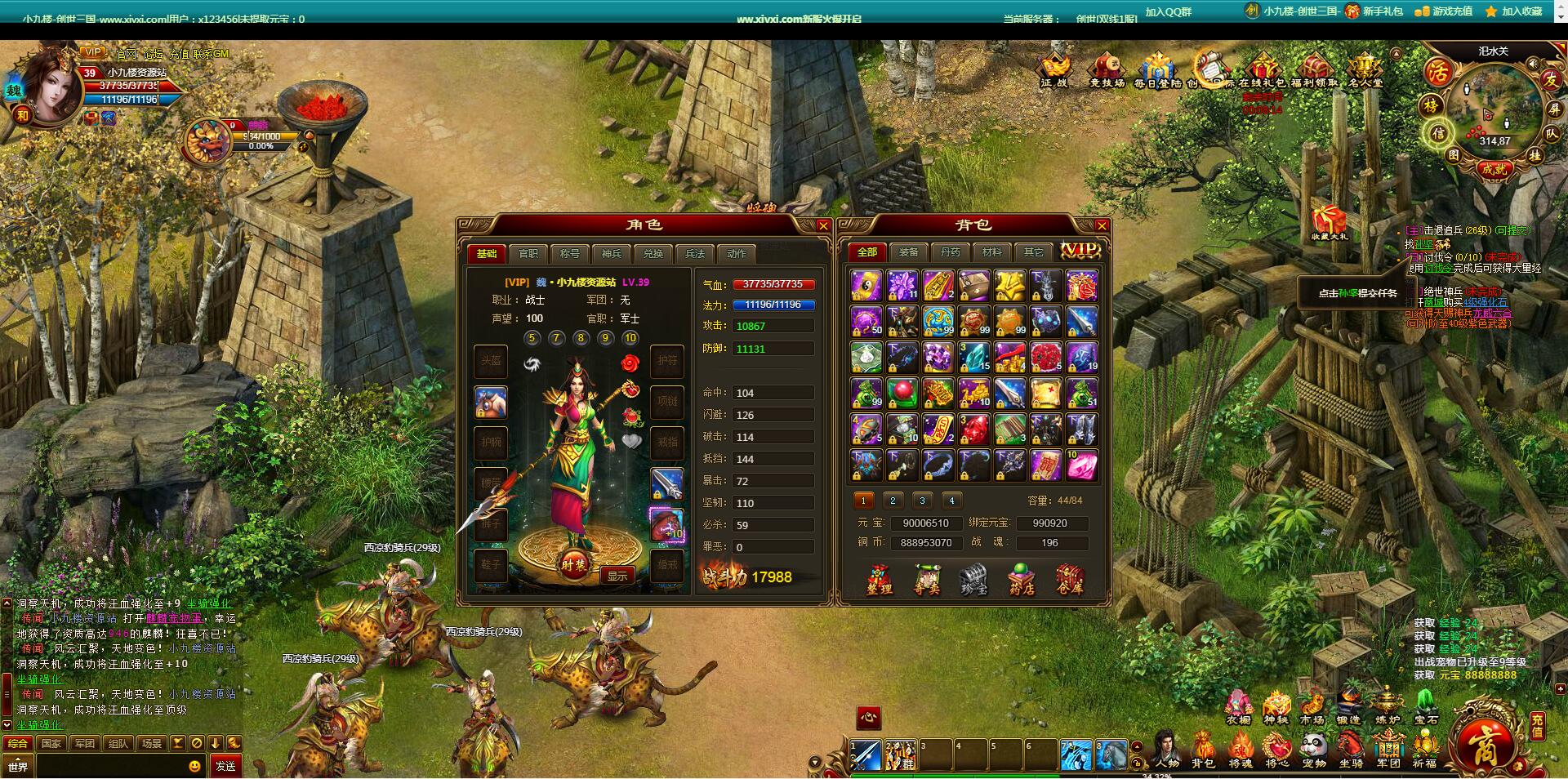Switch to the 官职 tab
The height and width of the screenshot is (779, 1568).
coord(528,254)
